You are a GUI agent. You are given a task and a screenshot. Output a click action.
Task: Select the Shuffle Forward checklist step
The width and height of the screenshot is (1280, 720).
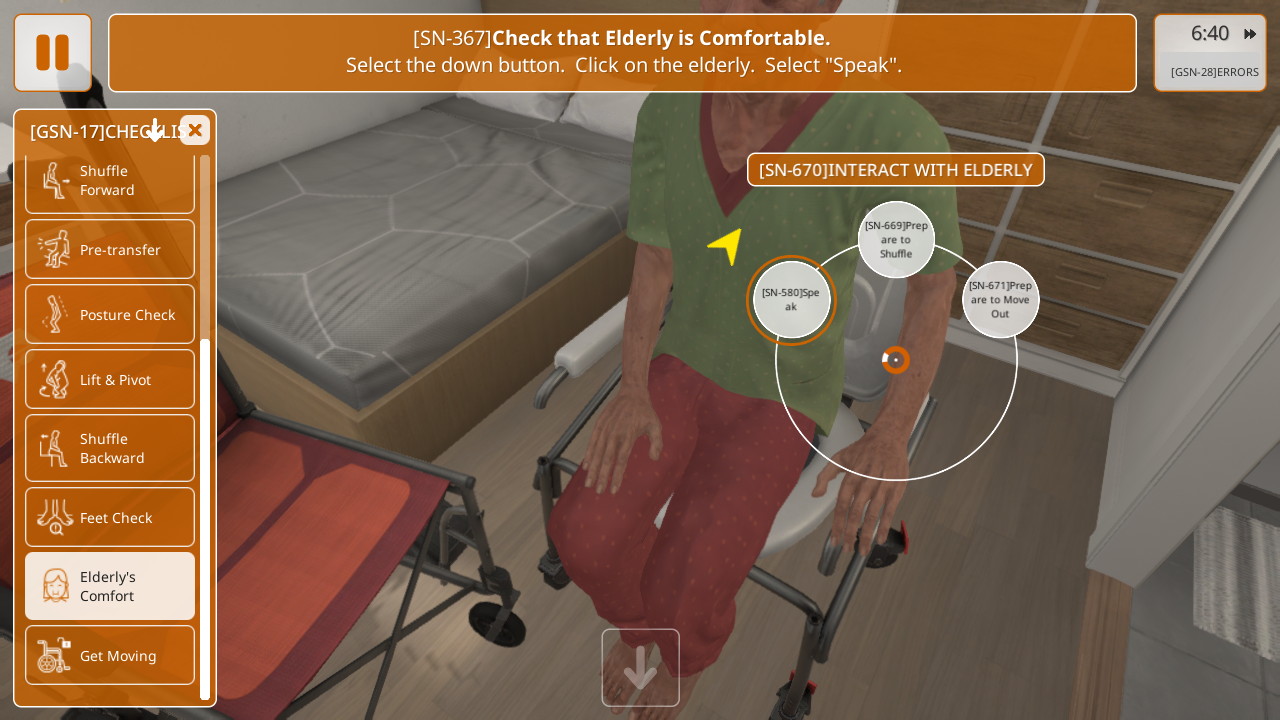pos(110,181)
